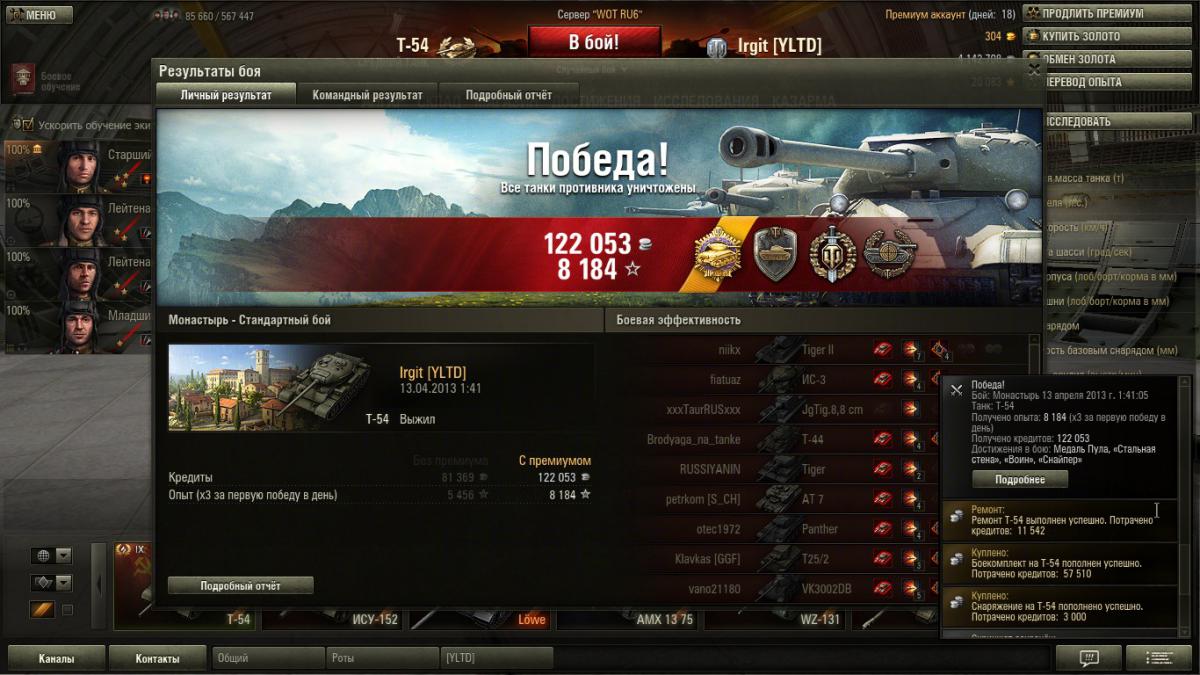Click the Подробный отчёт button below stats

(241, 585)
